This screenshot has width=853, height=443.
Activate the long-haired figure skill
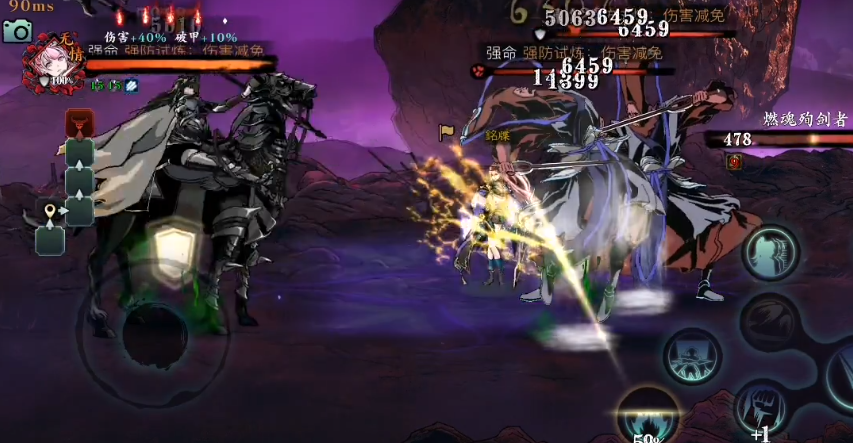[x=770, y=252]
